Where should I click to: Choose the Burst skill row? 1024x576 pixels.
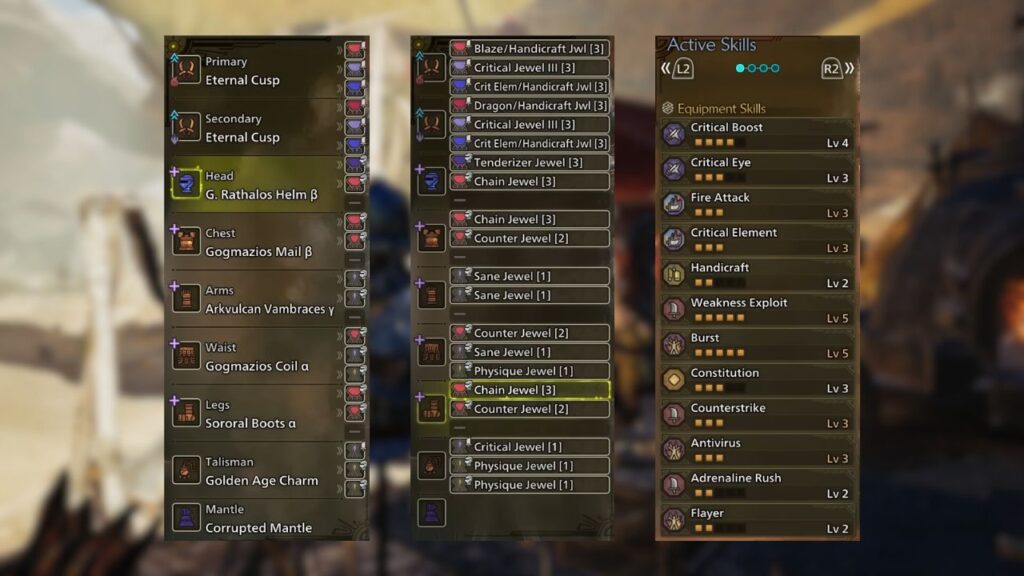tap(757, 345)
